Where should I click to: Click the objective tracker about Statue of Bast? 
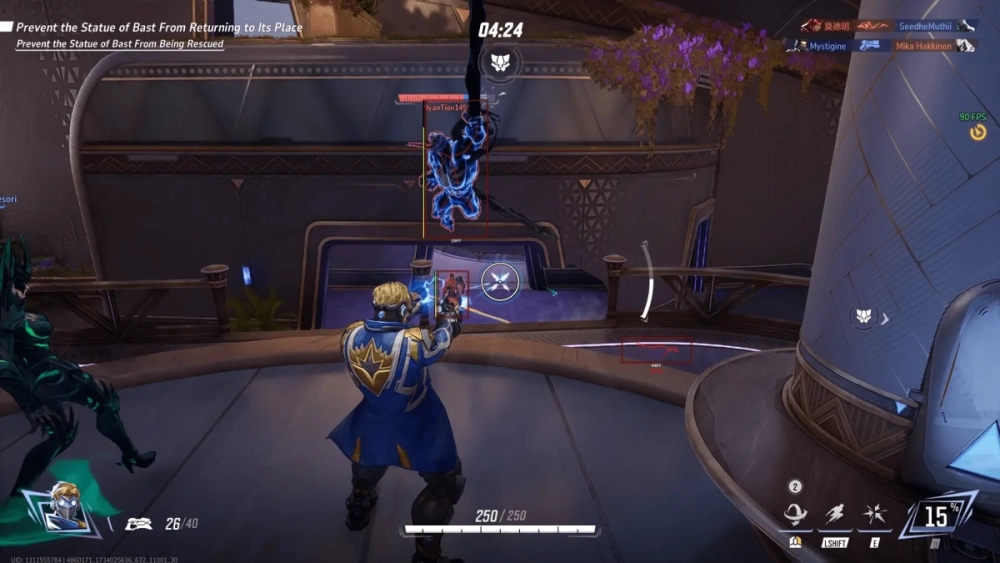[x=159, y=28]
